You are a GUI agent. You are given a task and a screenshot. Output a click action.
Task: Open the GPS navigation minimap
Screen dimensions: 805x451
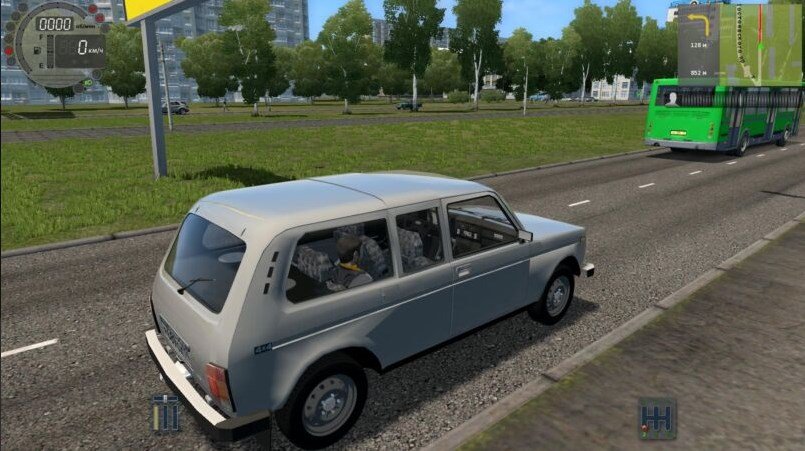click(761, 42)
